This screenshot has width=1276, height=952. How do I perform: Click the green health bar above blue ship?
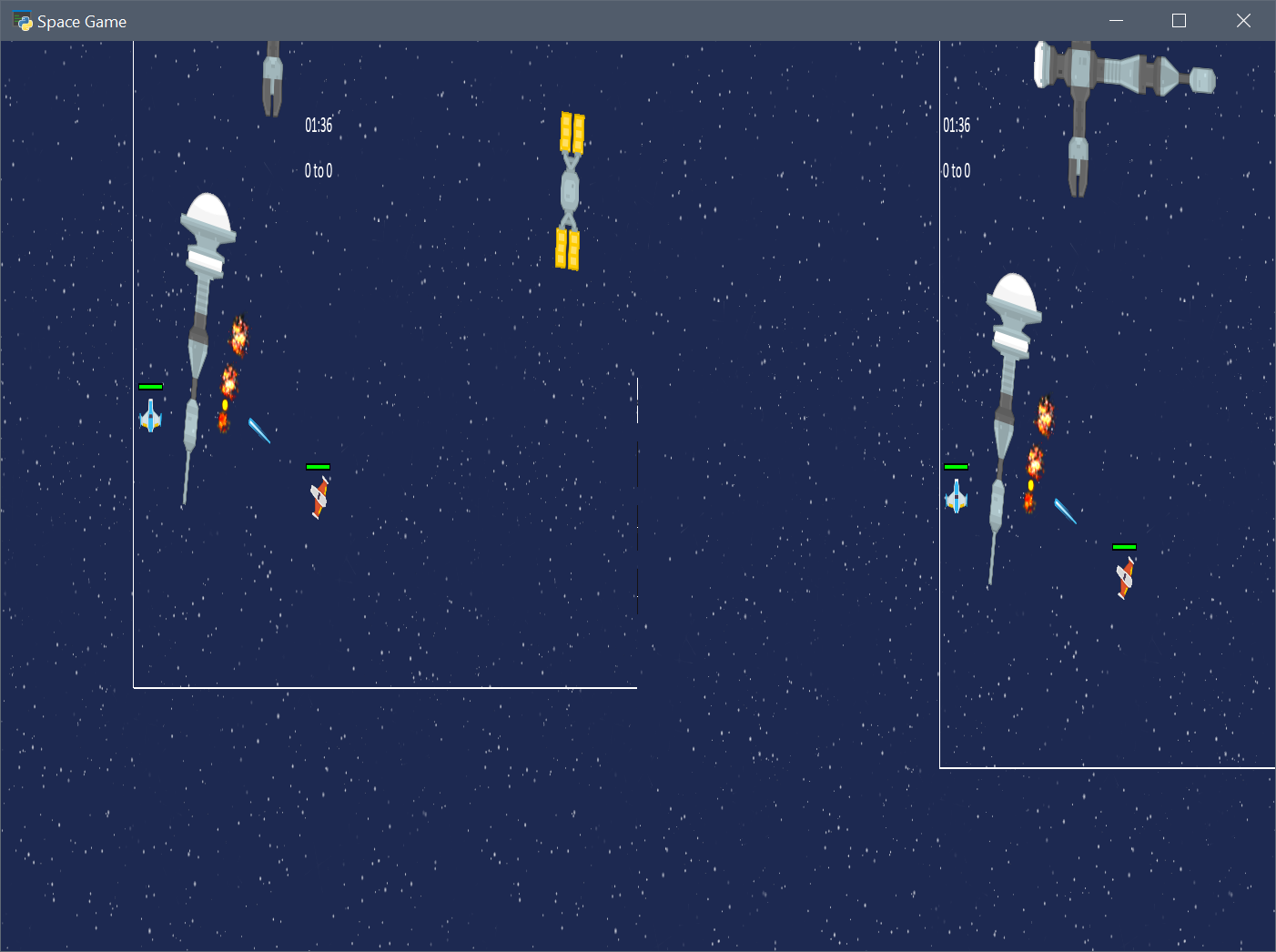[x=151, y=386]
